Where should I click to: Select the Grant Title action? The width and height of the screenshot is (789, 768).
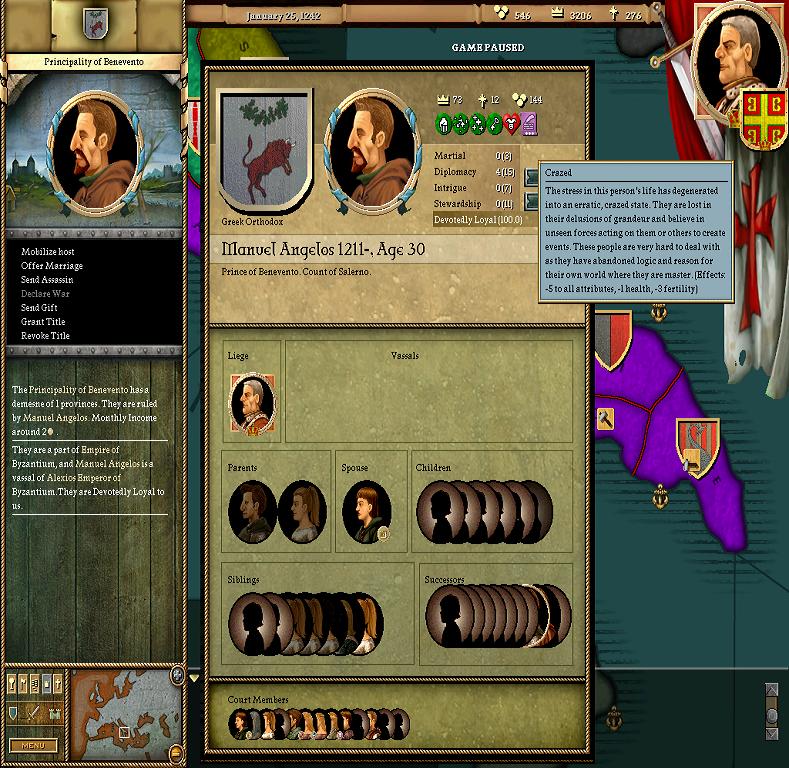pyautogui.click(x=43, y=322)
